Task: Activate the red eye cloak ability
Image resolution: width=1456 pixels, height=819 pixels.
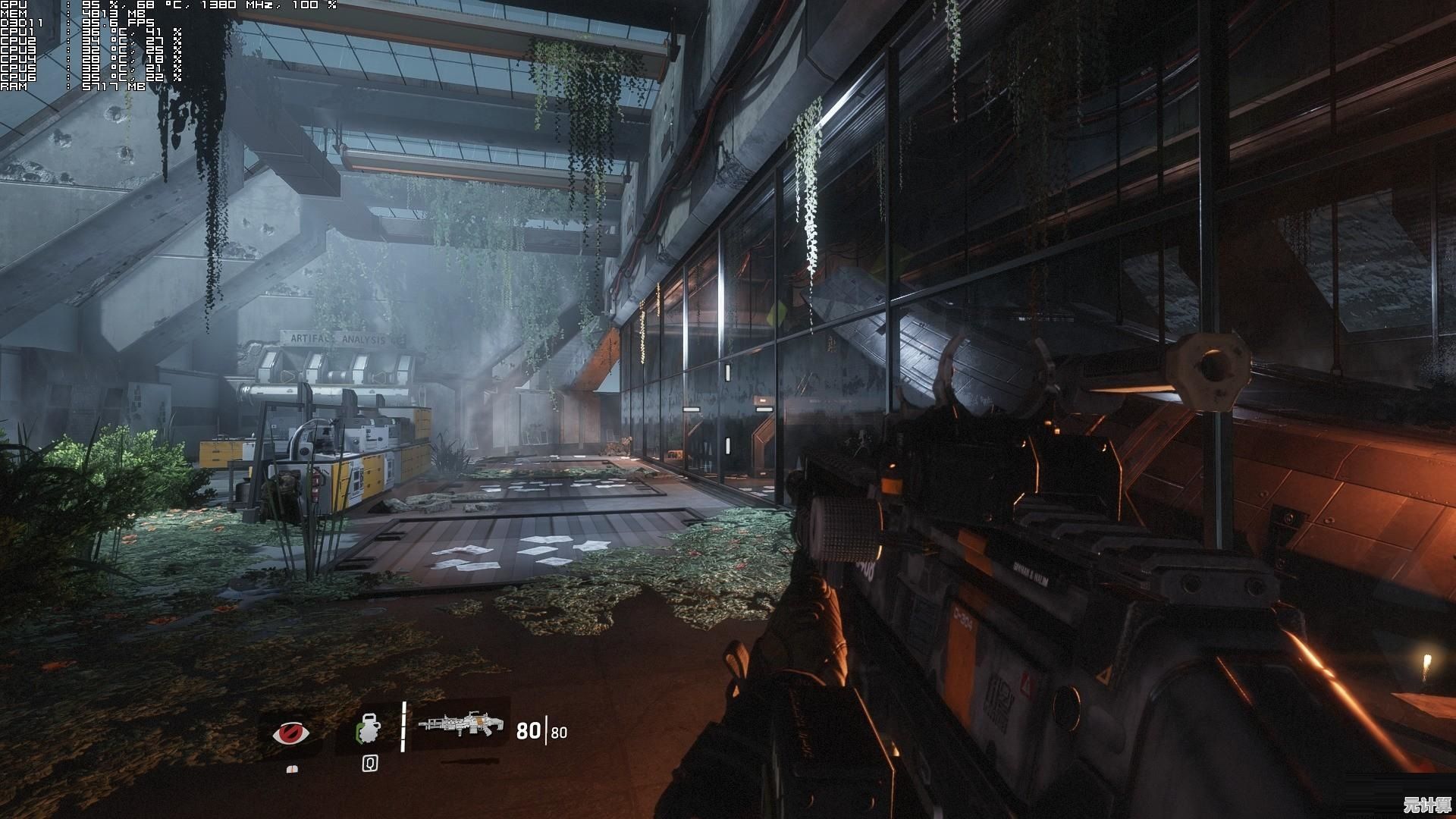Action: [x=291, y=733]
